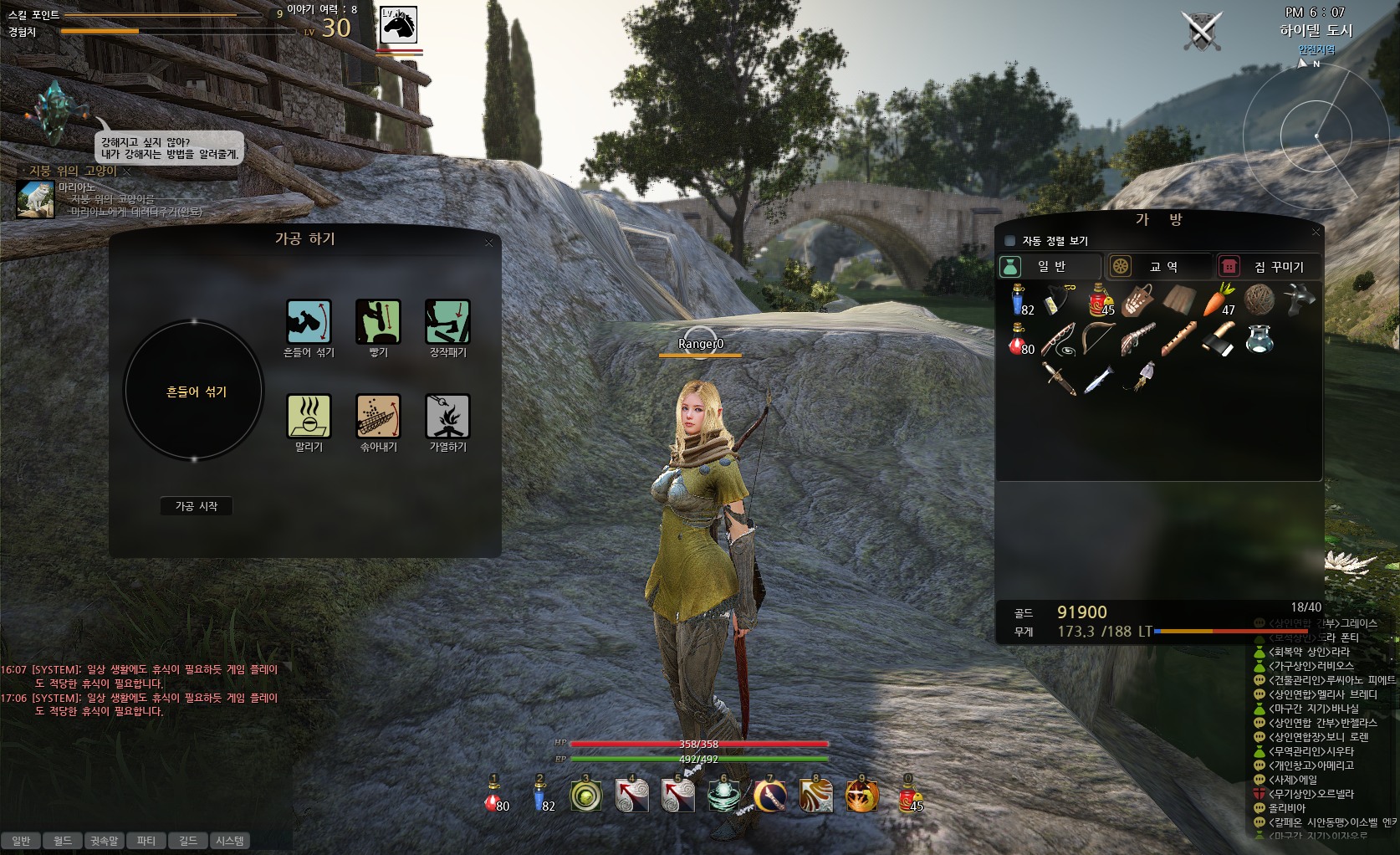Click the 가공 시작 button

tap(197, 506)
